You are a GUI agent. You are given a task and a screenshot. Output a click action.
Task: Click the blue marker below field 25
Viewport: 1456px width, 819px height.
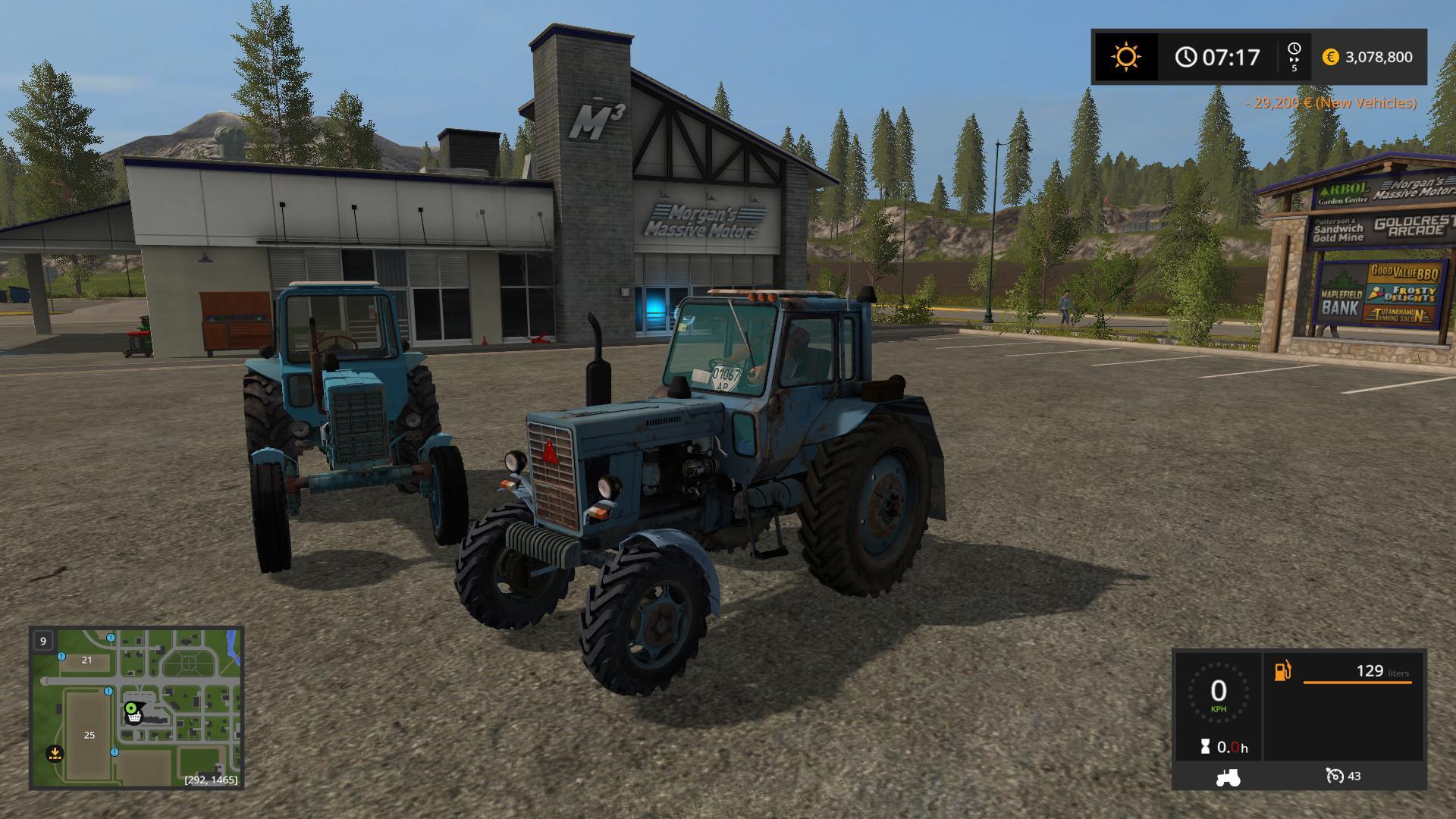pos(115,752)
